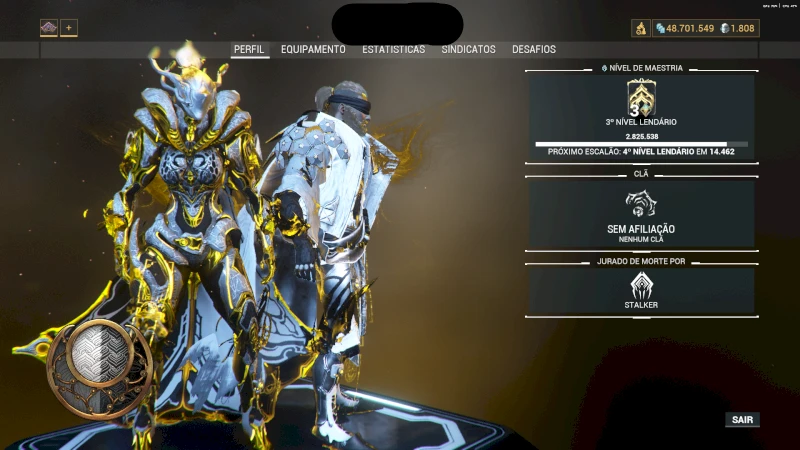Switch to the Perfil tab

tap(250, 49)
